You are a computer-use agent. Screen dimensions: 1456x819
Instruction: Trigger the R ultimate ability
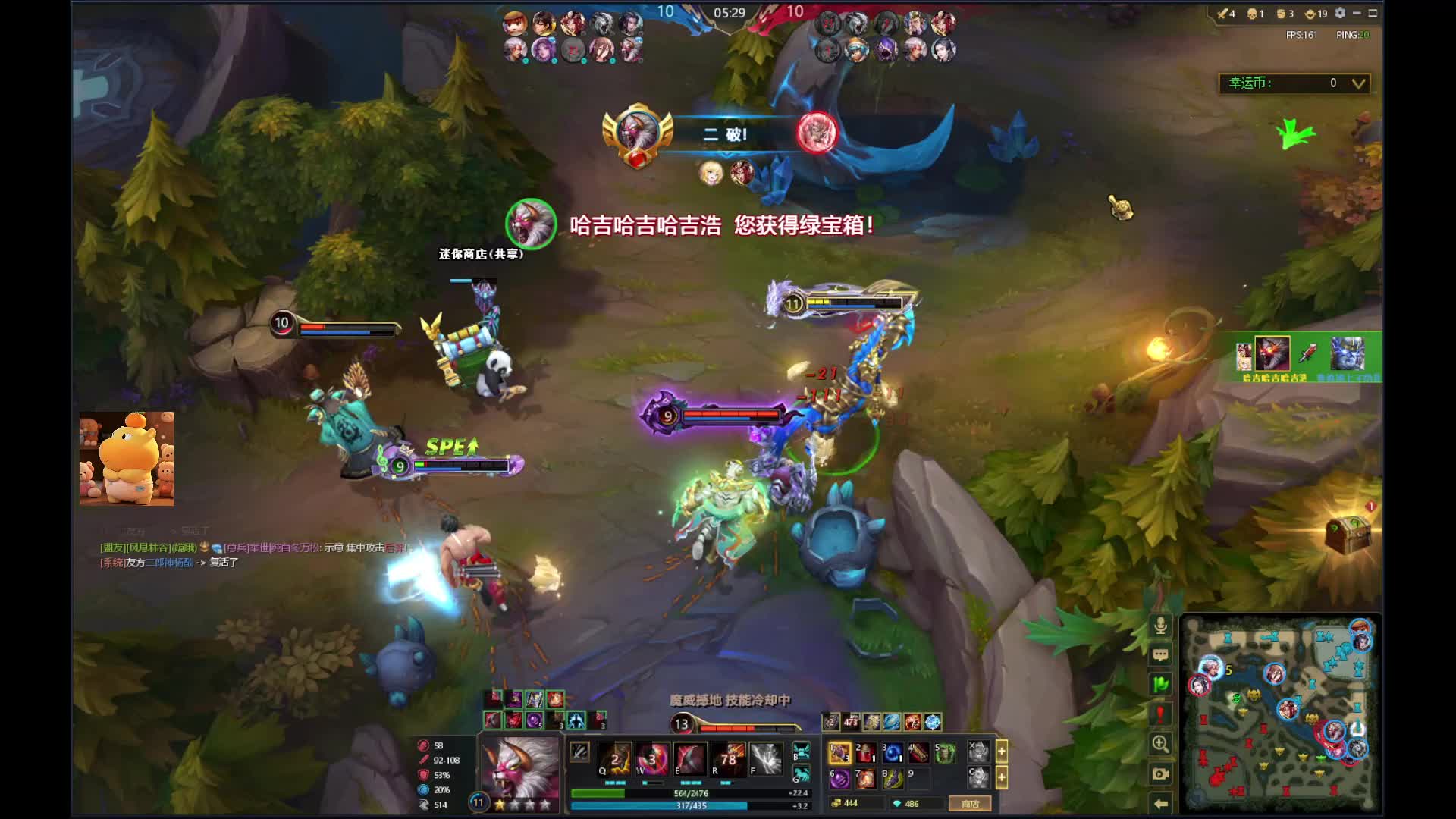pyautogui.click(x=728, y=758)
